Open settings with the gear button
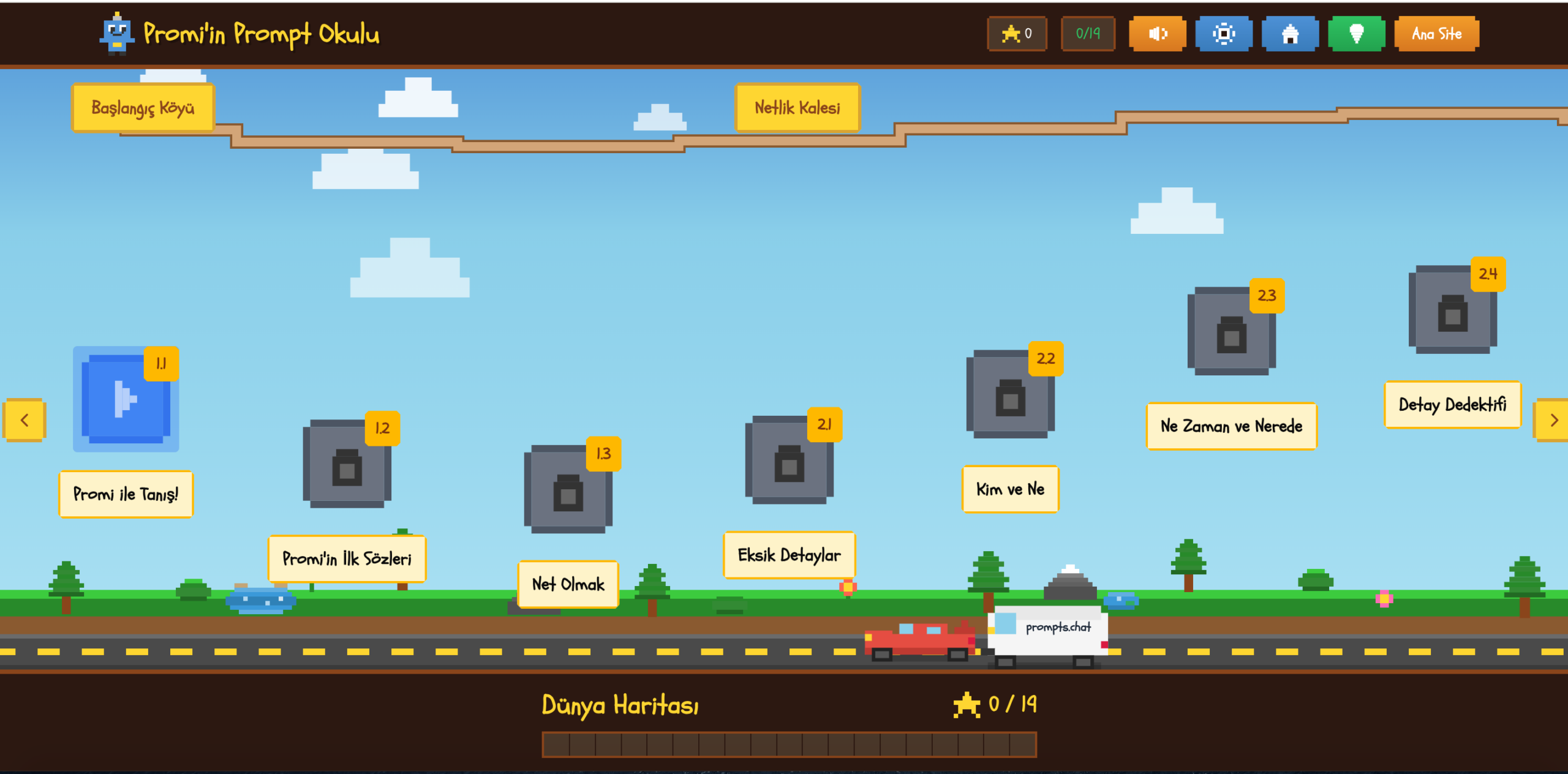The width and height of the screenshot is (1568, 774). 1223,34
